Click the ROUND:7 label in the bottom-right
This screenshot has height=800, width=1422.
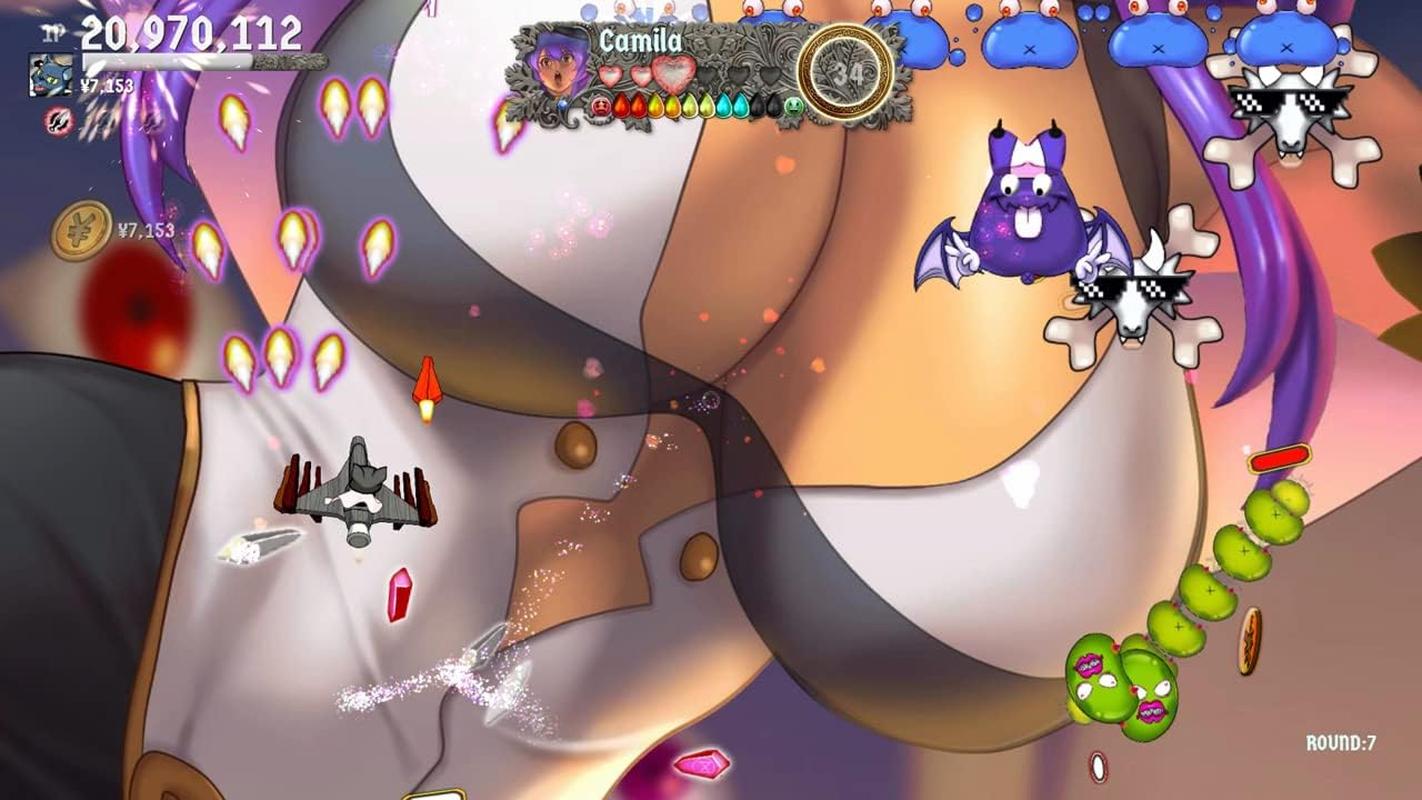(1340, 741)
